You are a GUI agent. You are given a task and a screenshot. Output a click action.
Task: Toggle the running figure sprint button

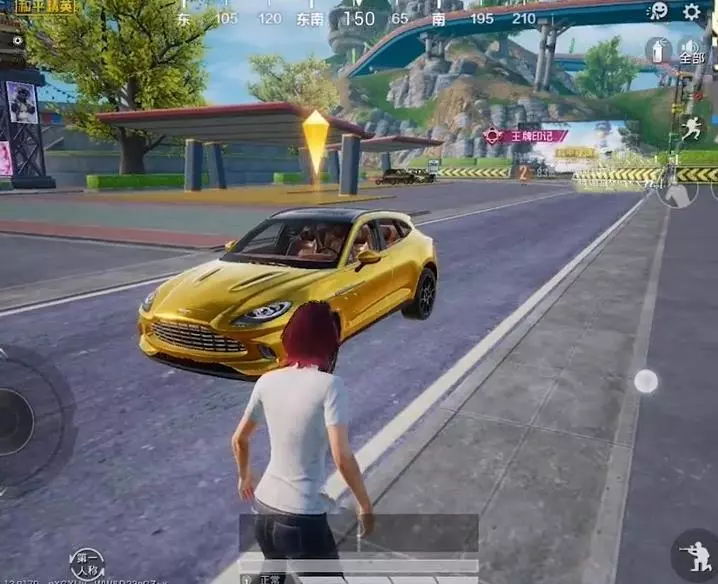[693, 128]
